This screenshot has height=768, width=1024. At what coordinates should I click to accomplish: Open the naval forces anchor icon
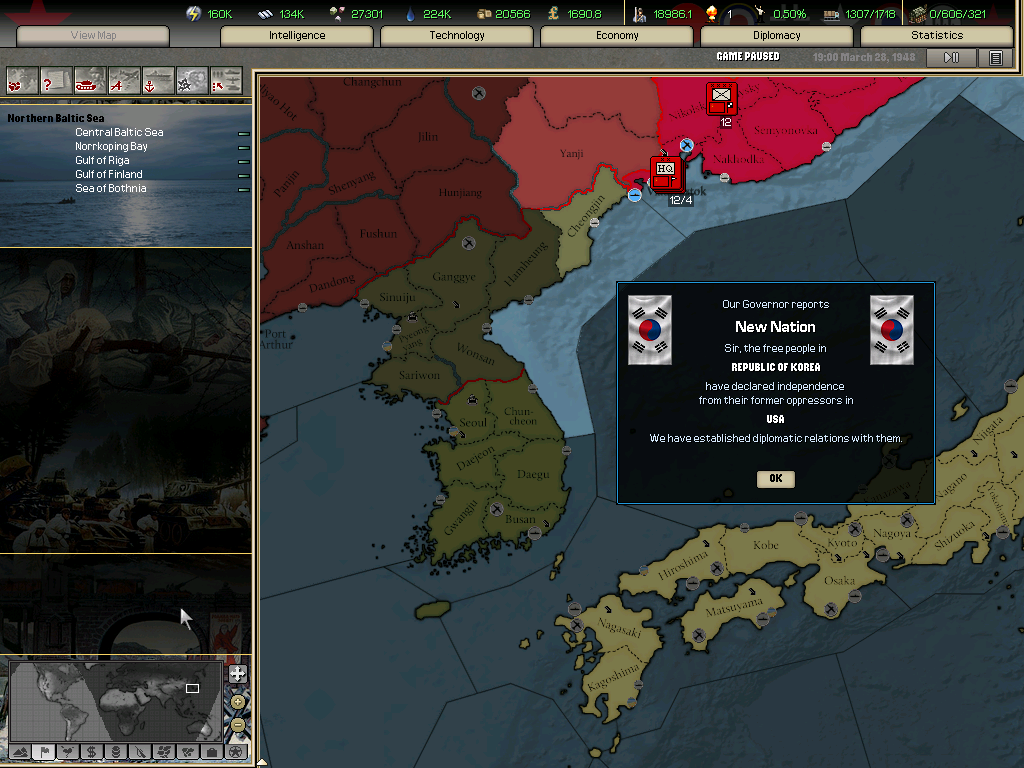(158, 79)
